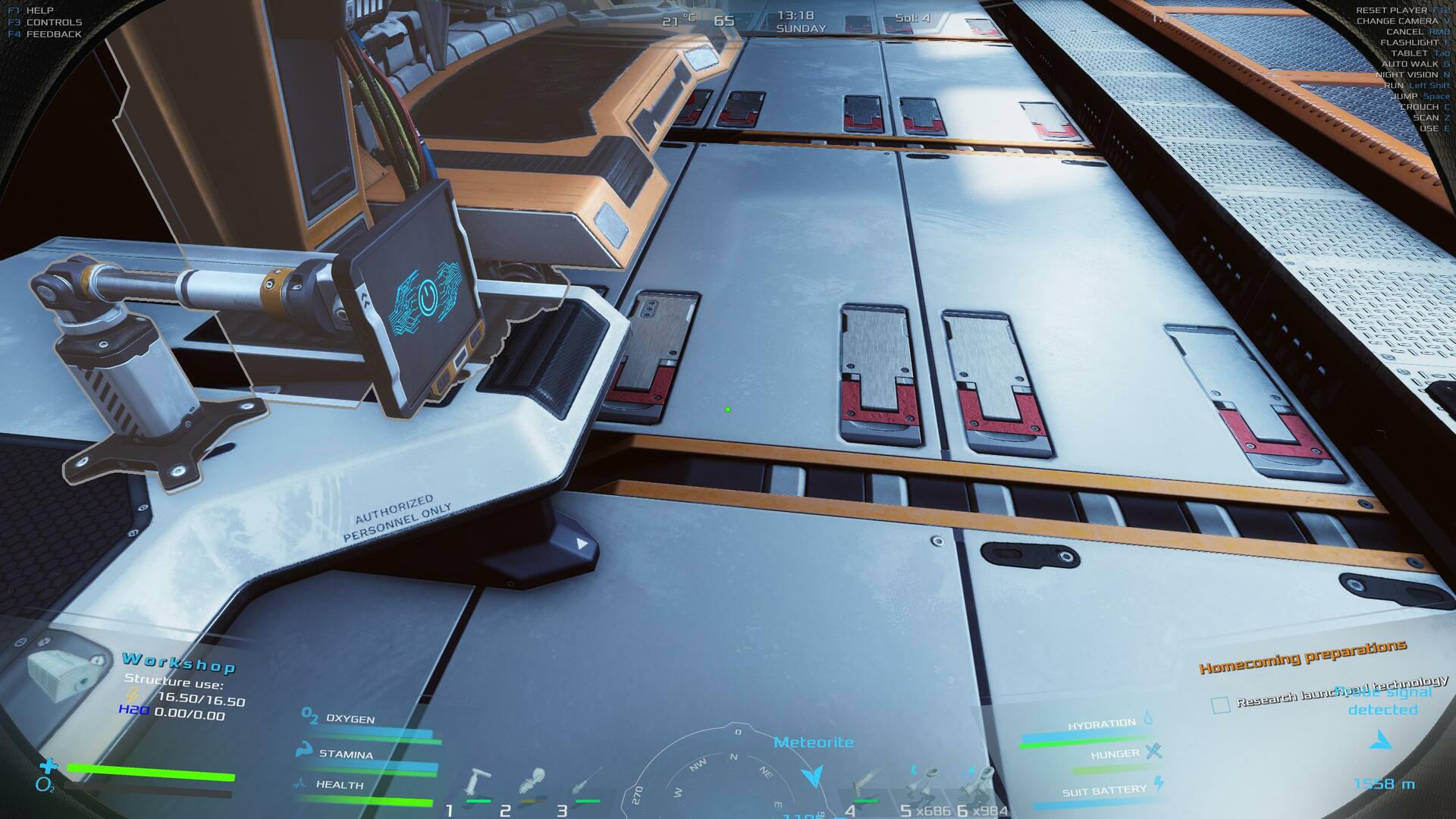Open the Homecoming preparations quest tracker

(x=1302, y=657)
